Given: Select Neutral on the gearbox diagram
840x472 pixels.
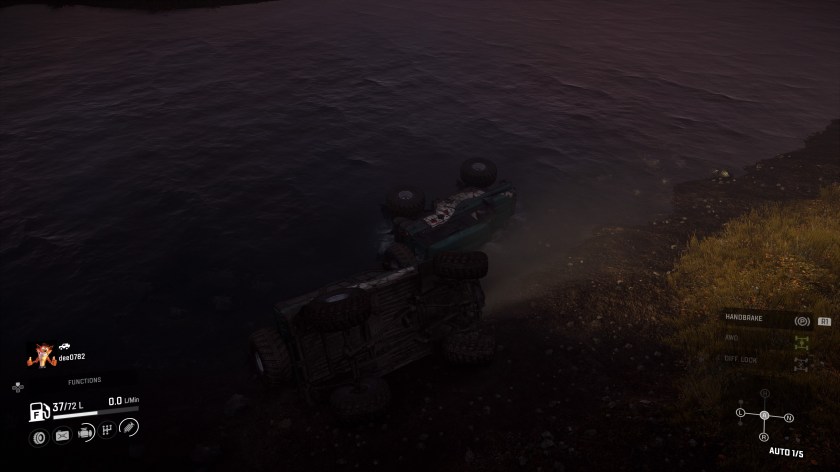Looking at the screenshot, I should [788, 417].
